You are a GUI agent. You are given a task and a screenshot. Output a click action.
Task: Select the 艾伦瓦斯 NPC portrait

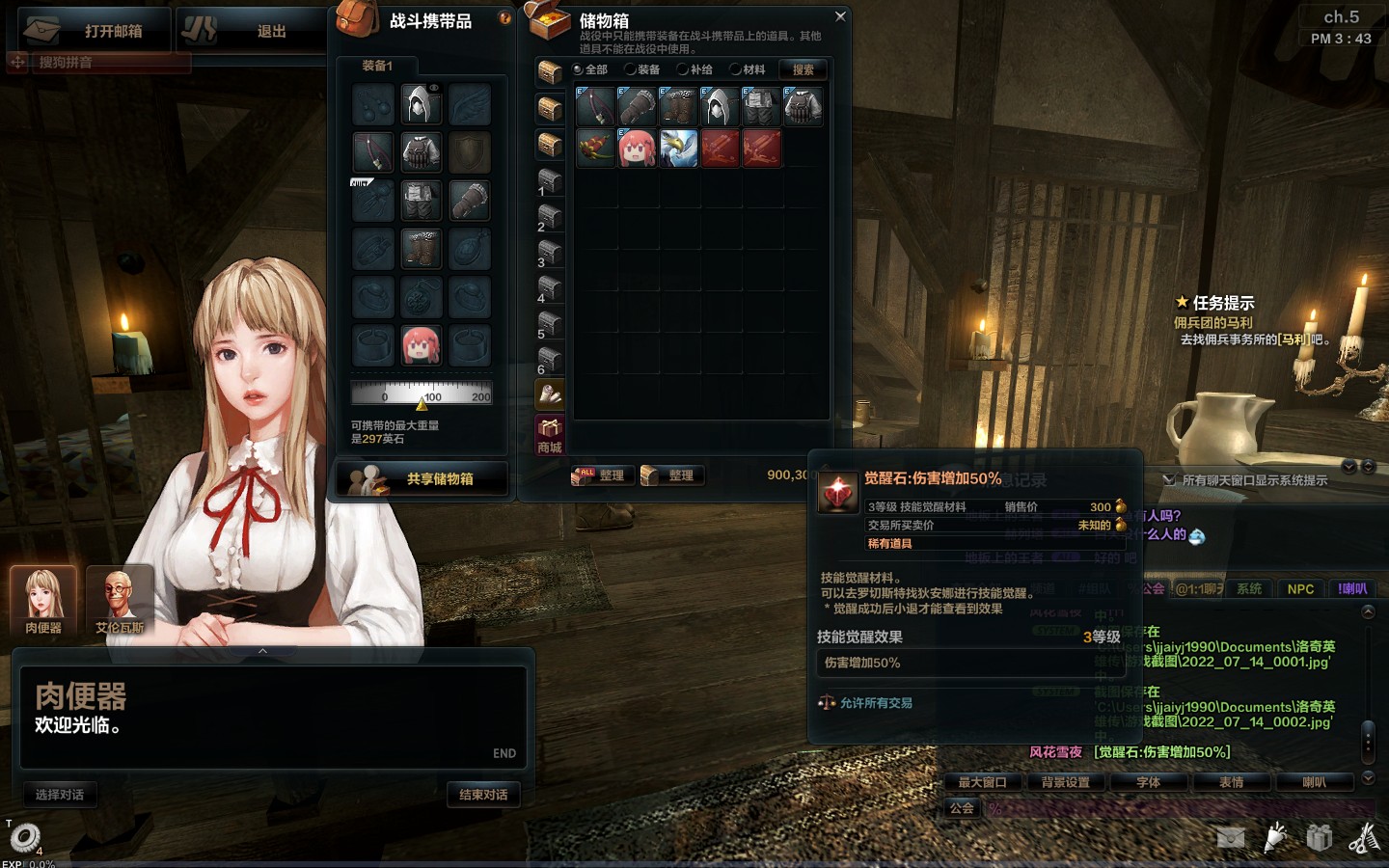(x=120, y=600)
